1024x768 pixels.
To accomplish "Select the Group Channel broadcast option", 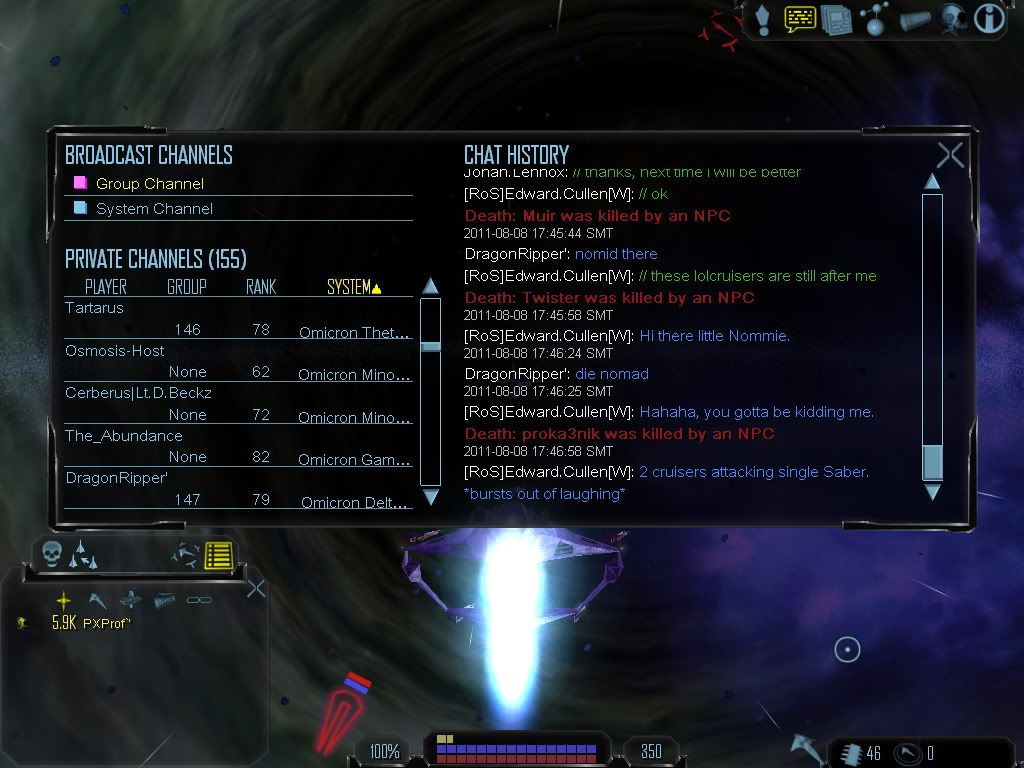I will coord(149,184).
